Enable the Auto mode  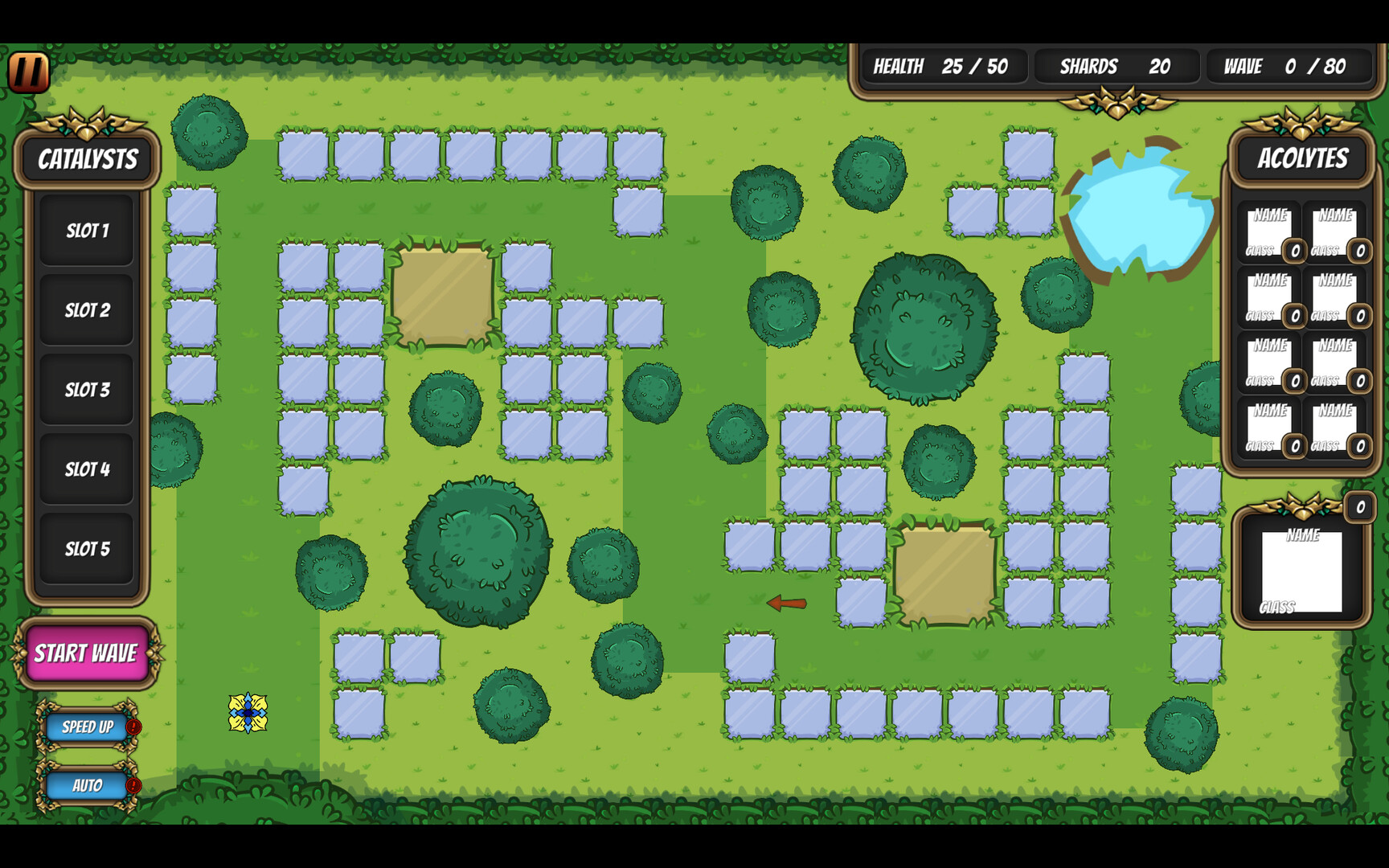(86, 786)
